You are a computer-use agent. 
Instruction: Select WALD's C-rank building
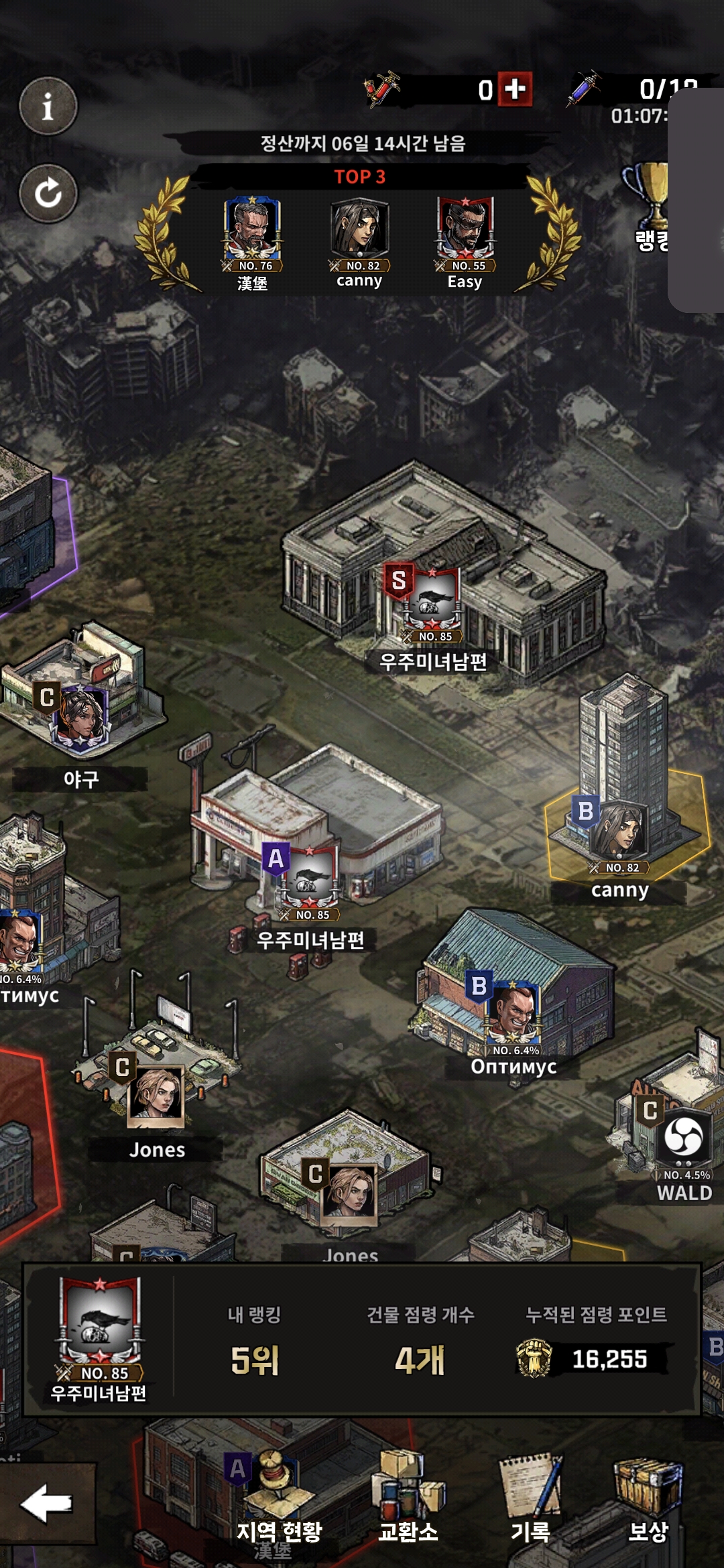(682, 1139)
